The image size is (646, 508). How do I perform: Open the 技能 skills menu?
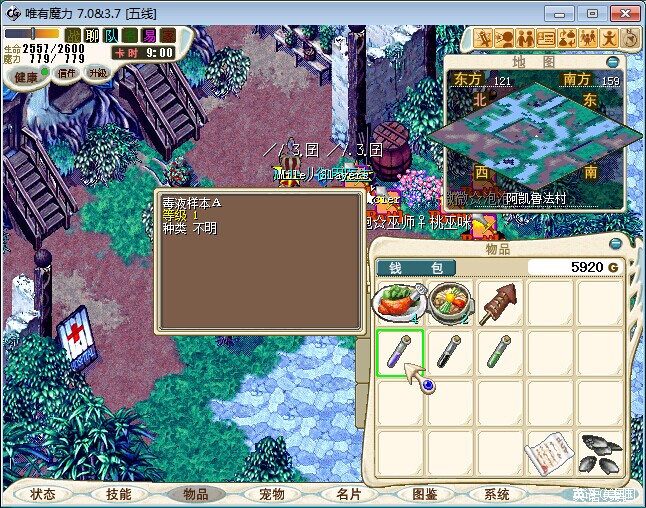pos(118,494)
